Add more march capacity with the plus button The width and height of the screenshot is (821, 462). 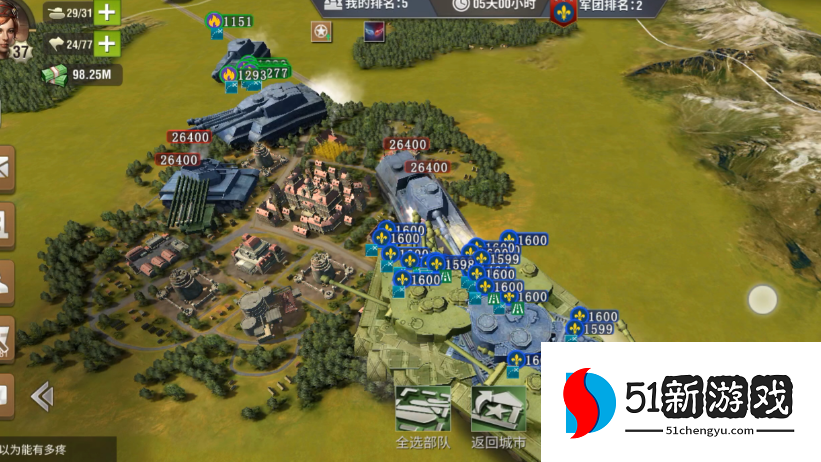pyautogui.click(x=105, y=44)
